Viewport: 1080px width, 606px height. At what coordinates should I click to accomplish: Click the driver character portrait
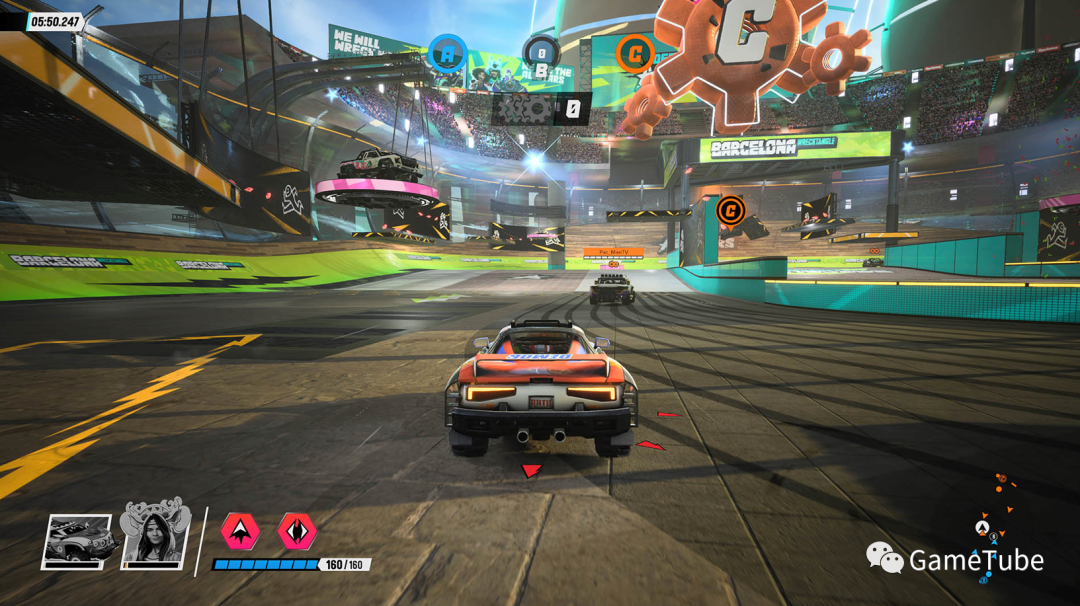[155, 537]
